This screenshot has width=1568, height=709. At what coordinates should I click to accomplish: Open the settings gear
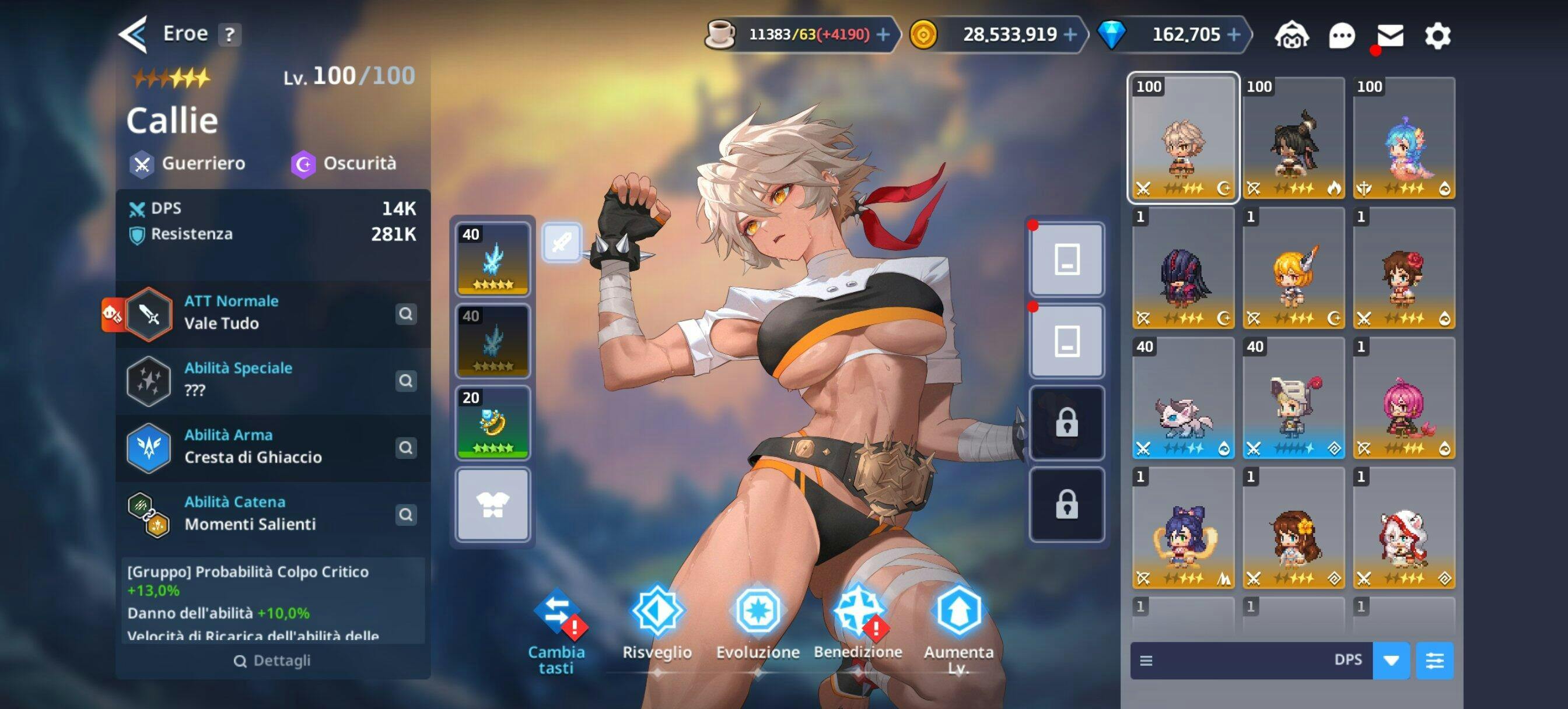pos(1437,36)
